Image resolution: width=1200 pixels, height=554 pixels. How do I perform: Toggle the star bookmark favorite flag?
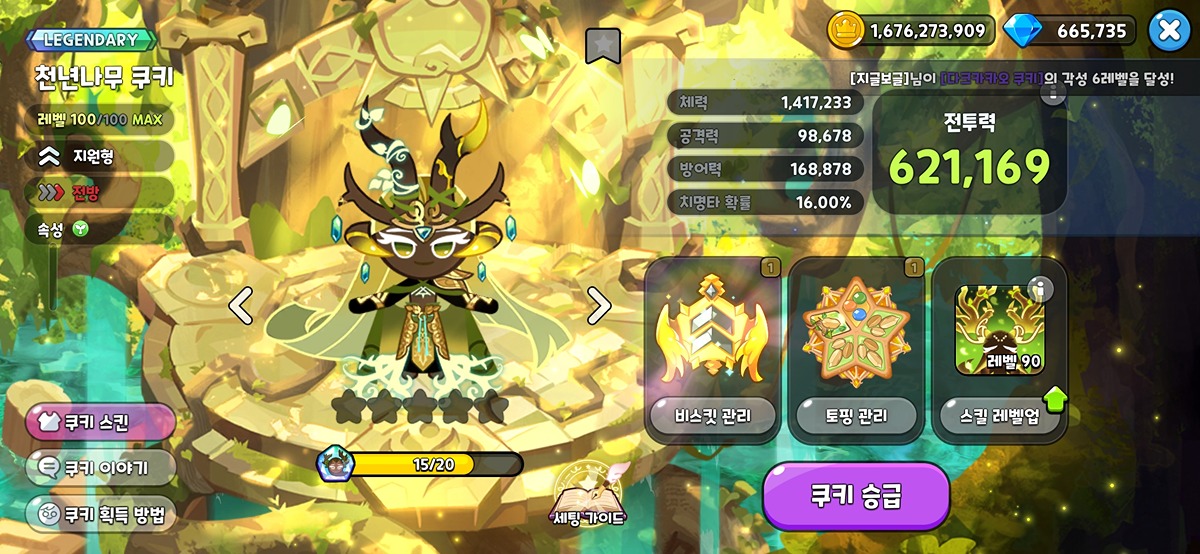pos(603,45)
